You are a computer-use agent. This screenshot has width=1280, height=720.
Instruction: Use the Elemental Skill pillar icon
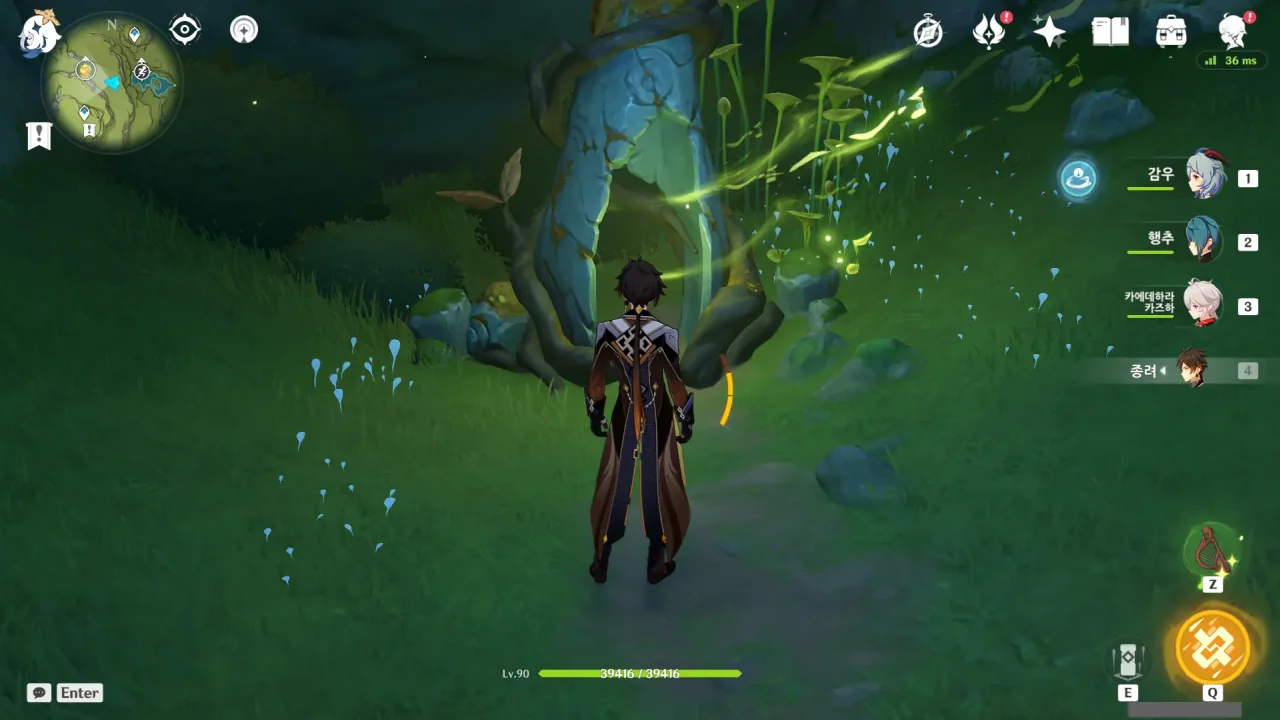point(1127,660)
